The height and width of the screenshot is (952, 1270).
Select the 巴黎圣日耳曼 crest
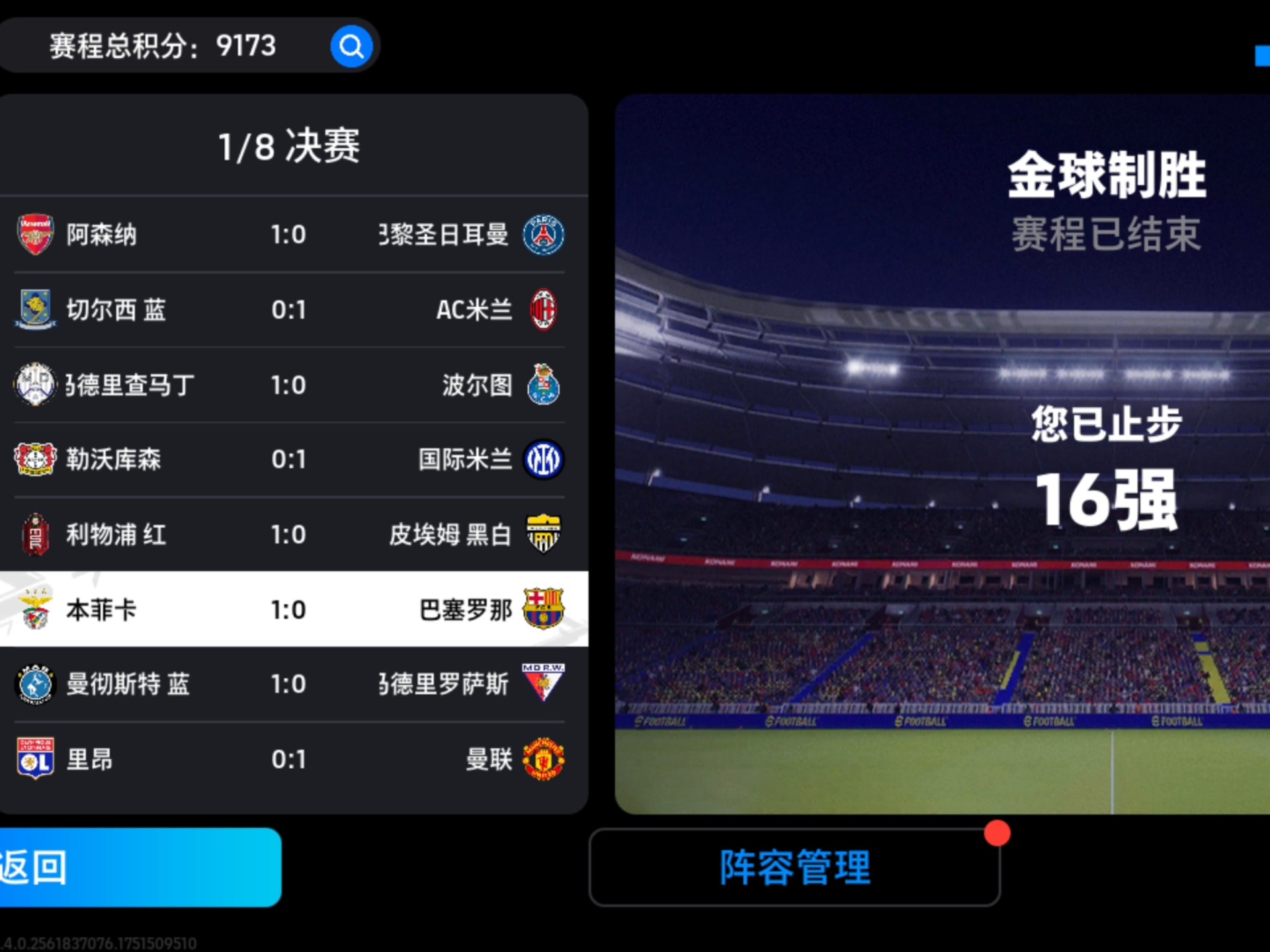pyautogui.click(x=544, y=234)
